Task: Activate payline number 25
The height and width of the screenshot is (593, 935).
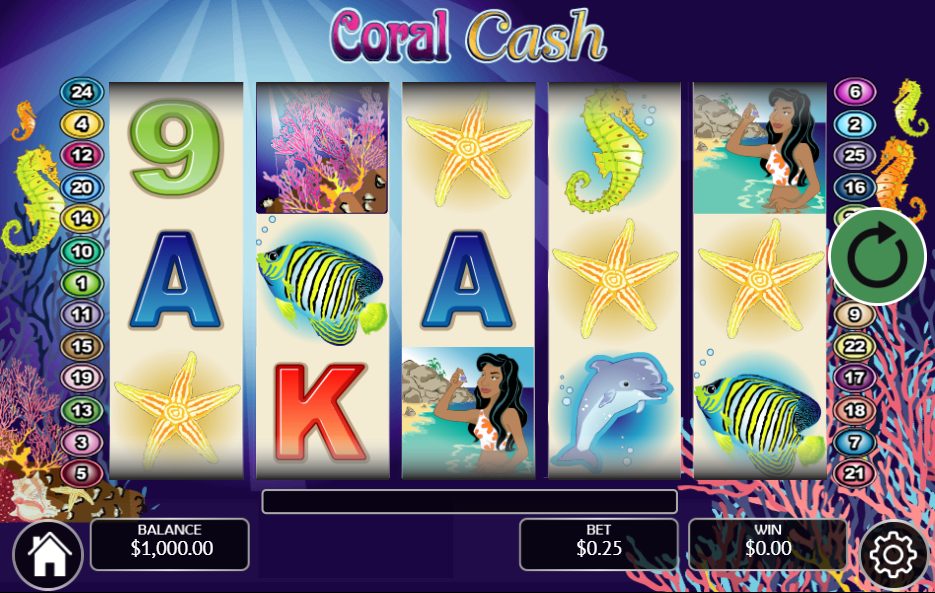Action: point(854,155)
